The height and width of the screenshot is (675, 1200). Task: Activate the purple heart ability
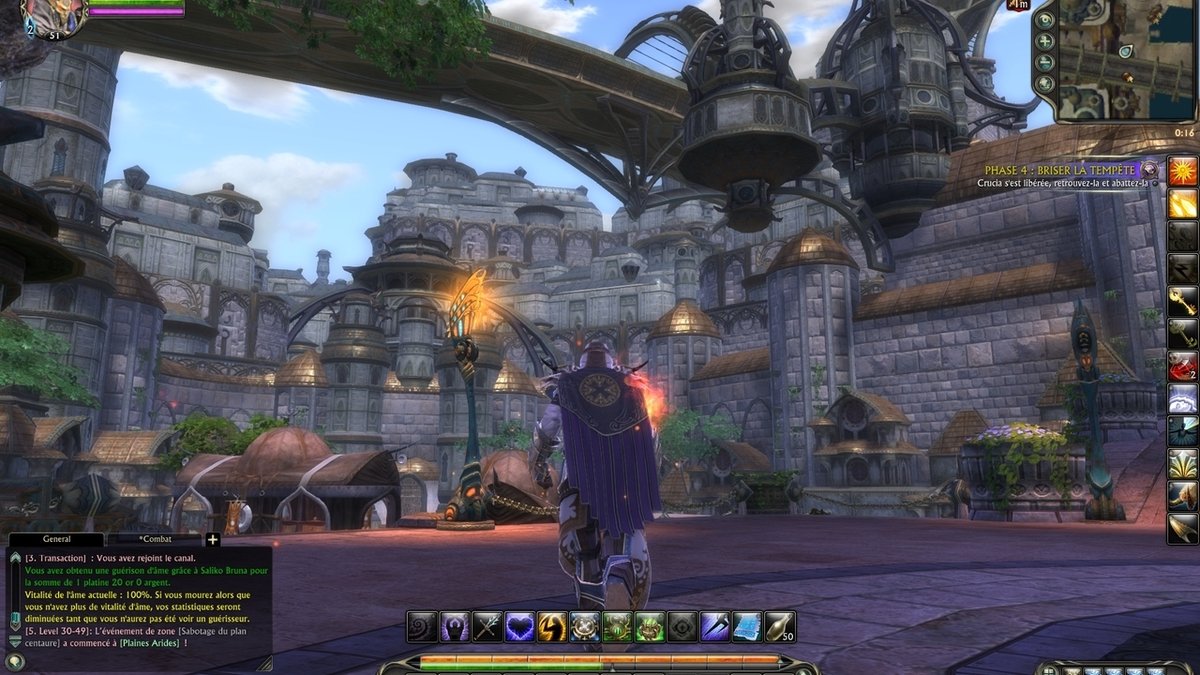click(x=519, y=626)
